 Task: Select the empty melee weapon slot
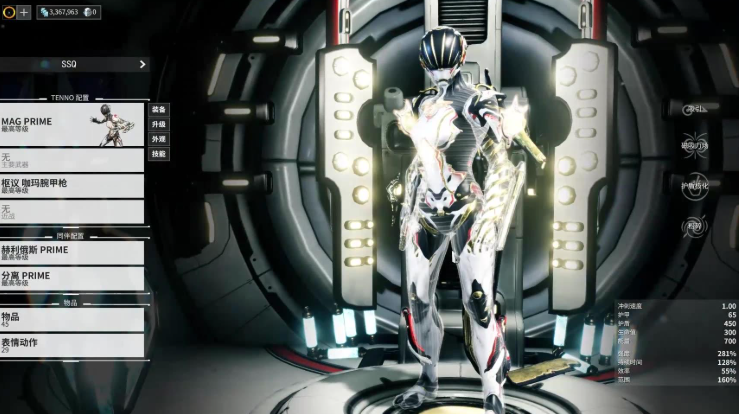(x=72, y=211)
